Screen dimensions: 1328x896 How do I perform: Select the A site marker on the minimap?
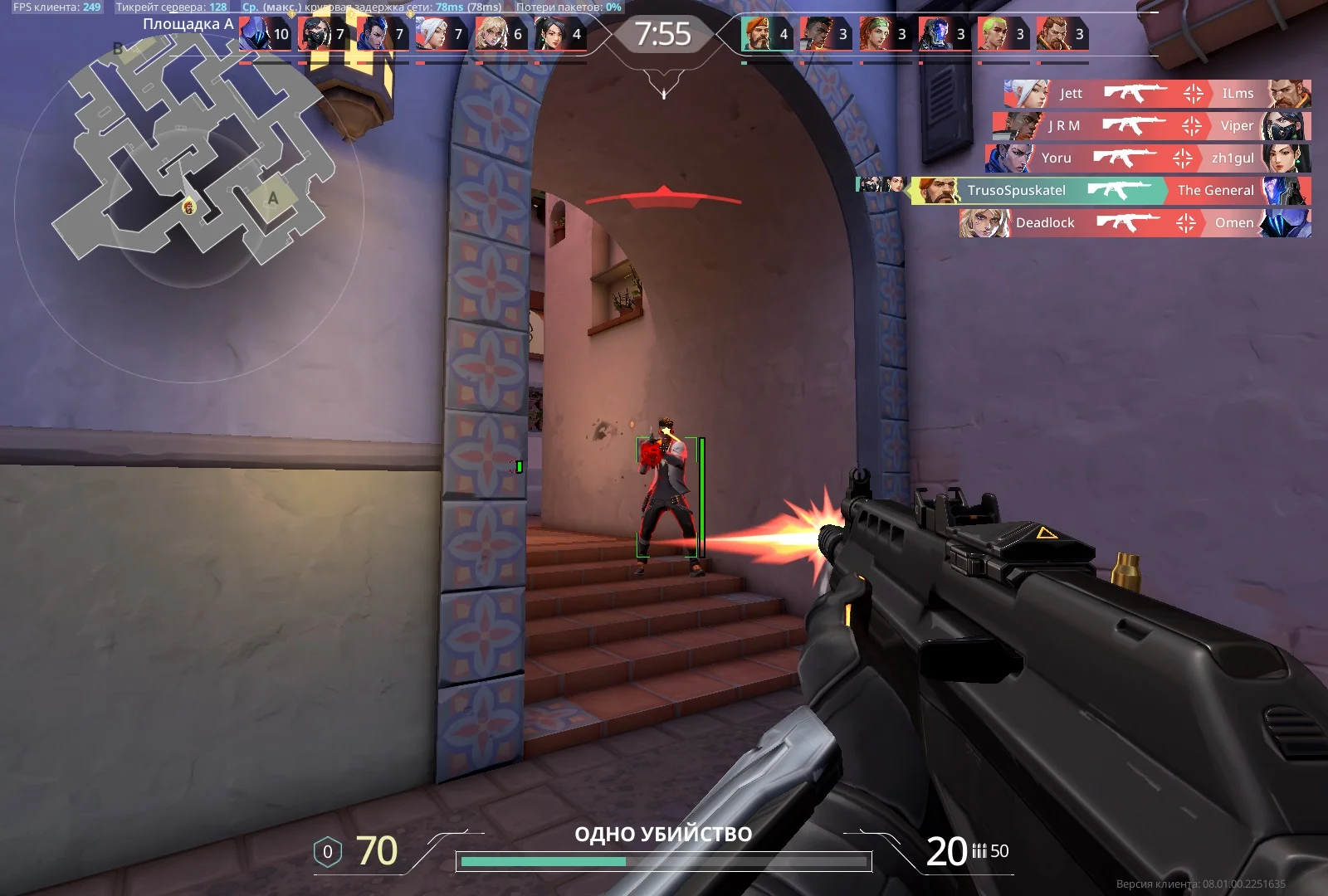272,198
